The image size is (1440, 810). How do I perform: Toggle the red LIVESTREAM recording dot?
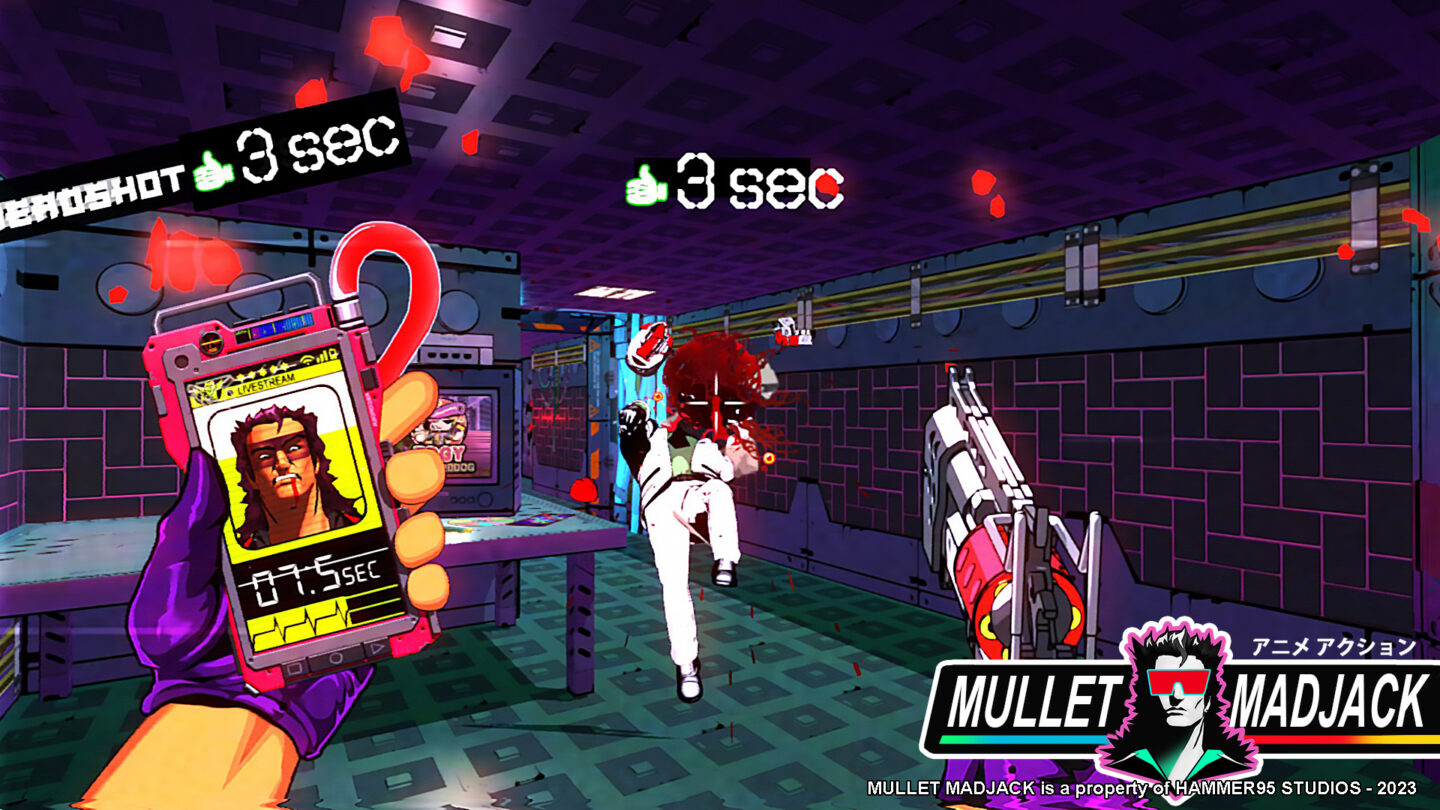[x=231, y=391]
